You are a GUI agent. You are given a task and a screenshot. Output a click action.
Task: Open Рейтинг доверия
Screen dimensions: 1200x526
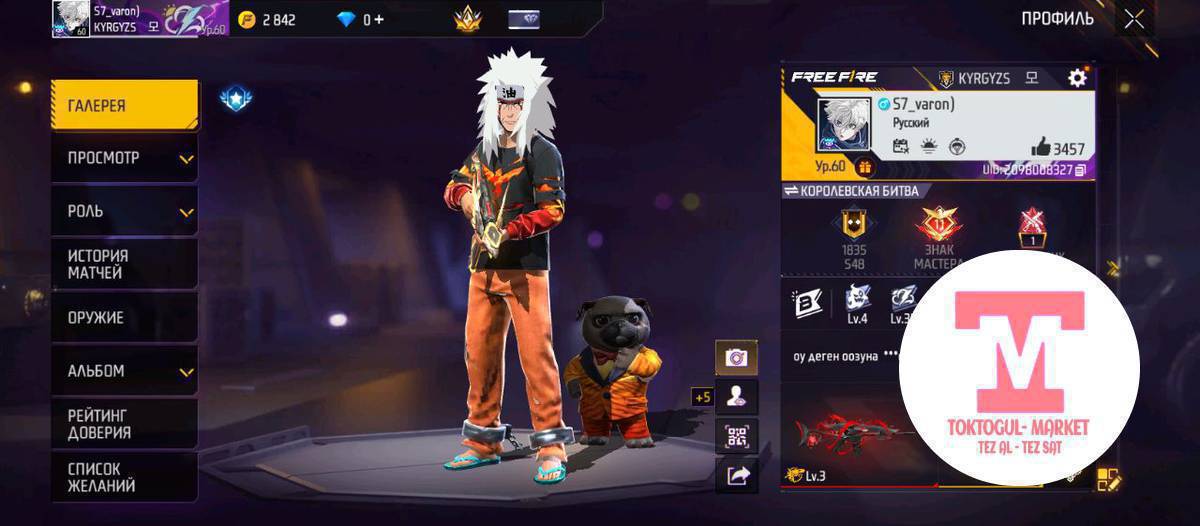[124, 424]
